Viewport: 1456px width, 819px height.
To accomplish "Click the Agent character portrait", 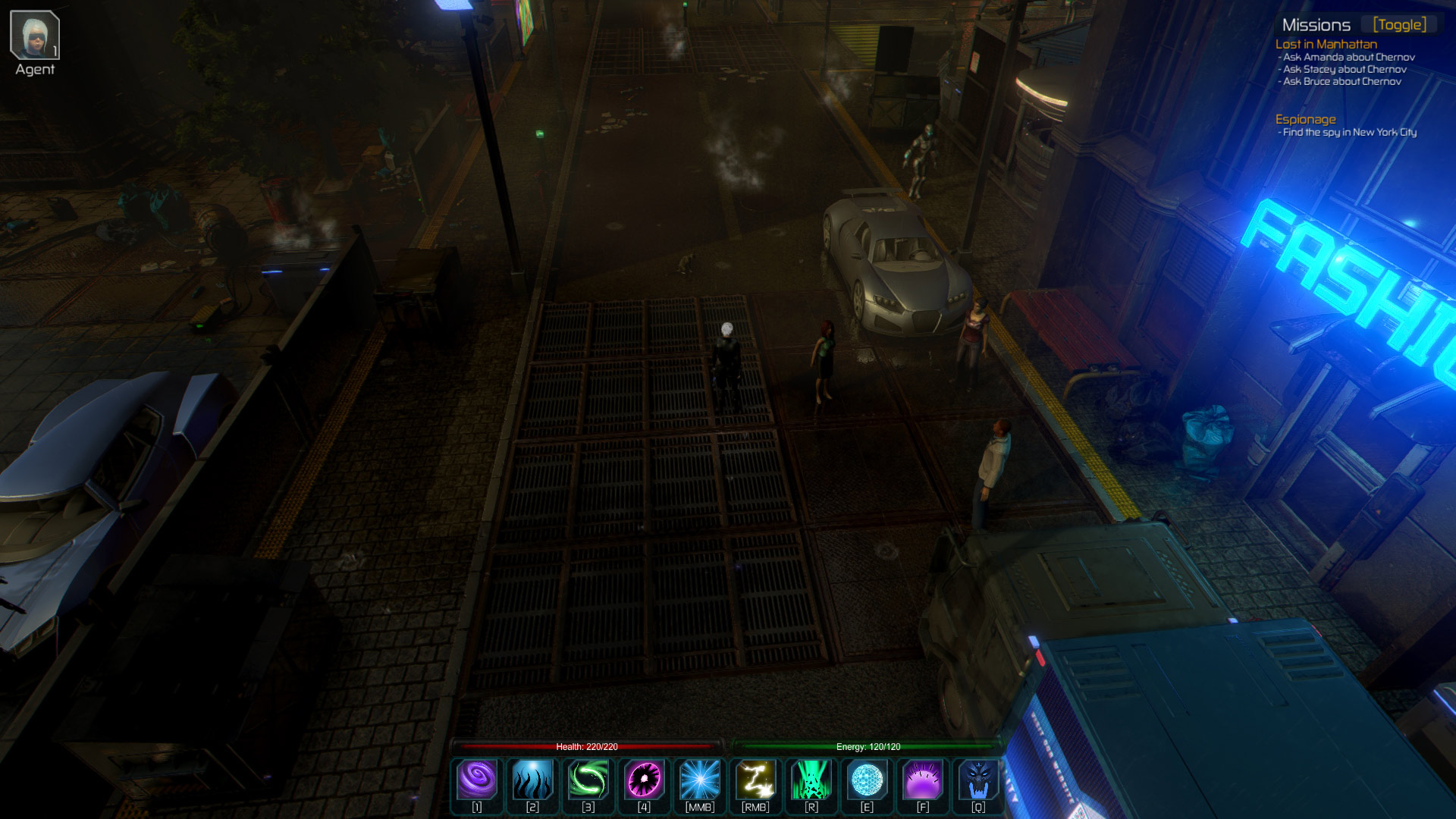I will 35,36.
